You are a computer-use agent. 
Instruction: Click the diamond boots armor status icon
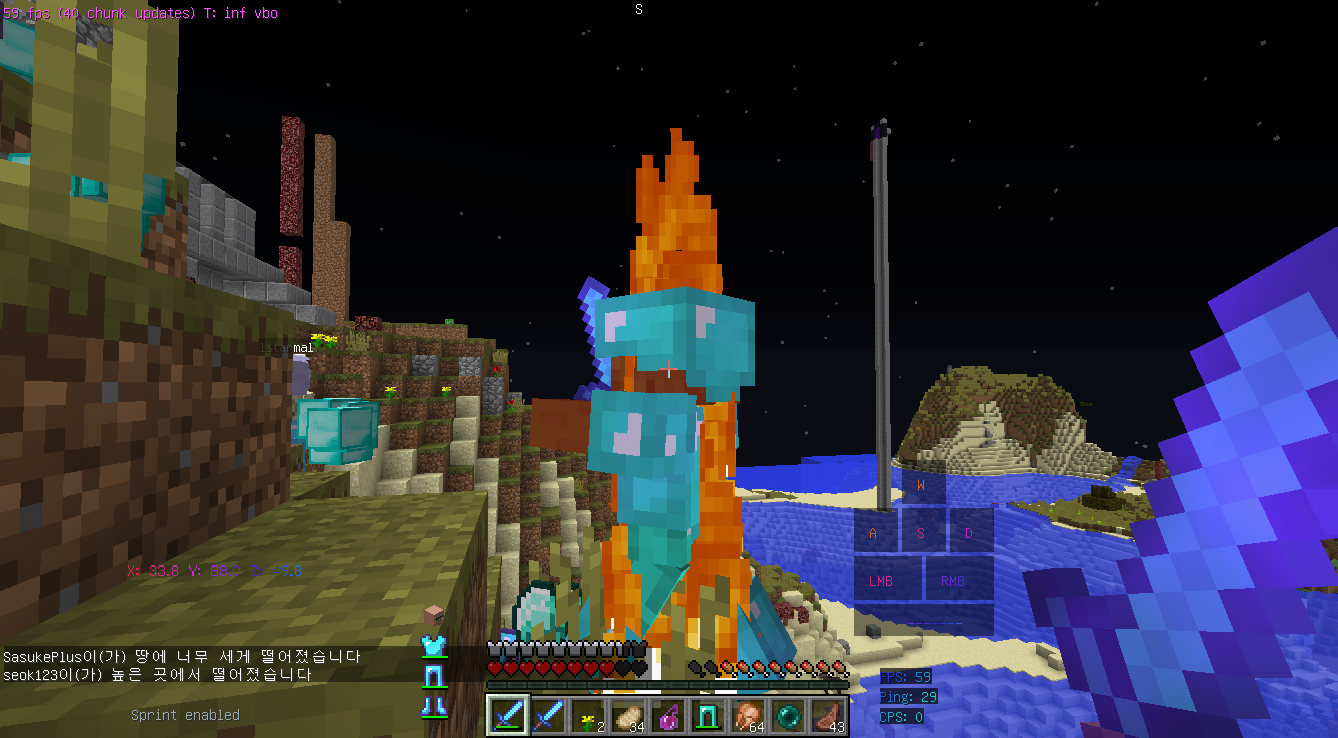(x=433, y=706)
